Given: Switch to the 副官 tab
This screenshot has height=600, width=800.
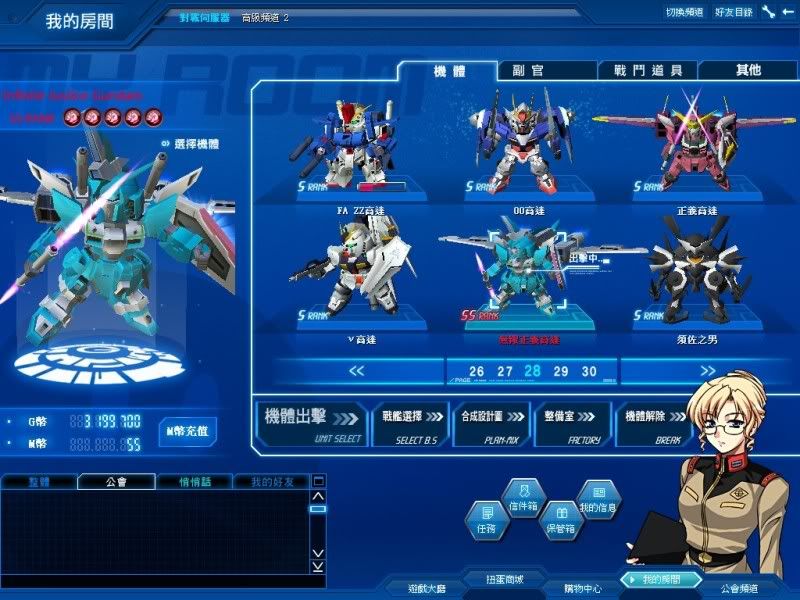Looking at the screenshot, I should [548, 71].
